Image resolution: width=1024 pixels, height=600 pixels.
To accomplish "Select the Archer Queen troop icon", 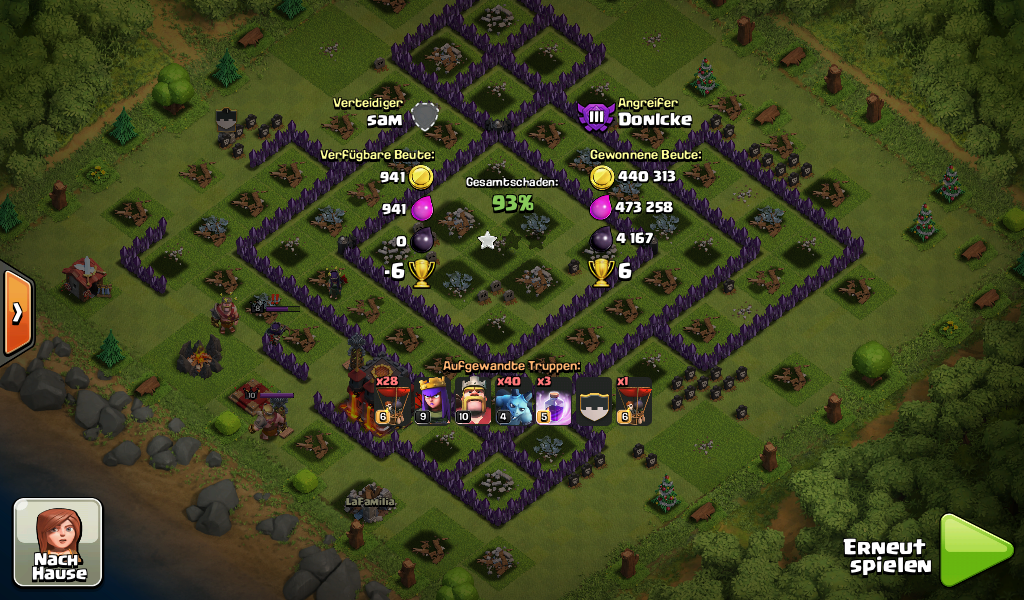I will pos(433,401).
